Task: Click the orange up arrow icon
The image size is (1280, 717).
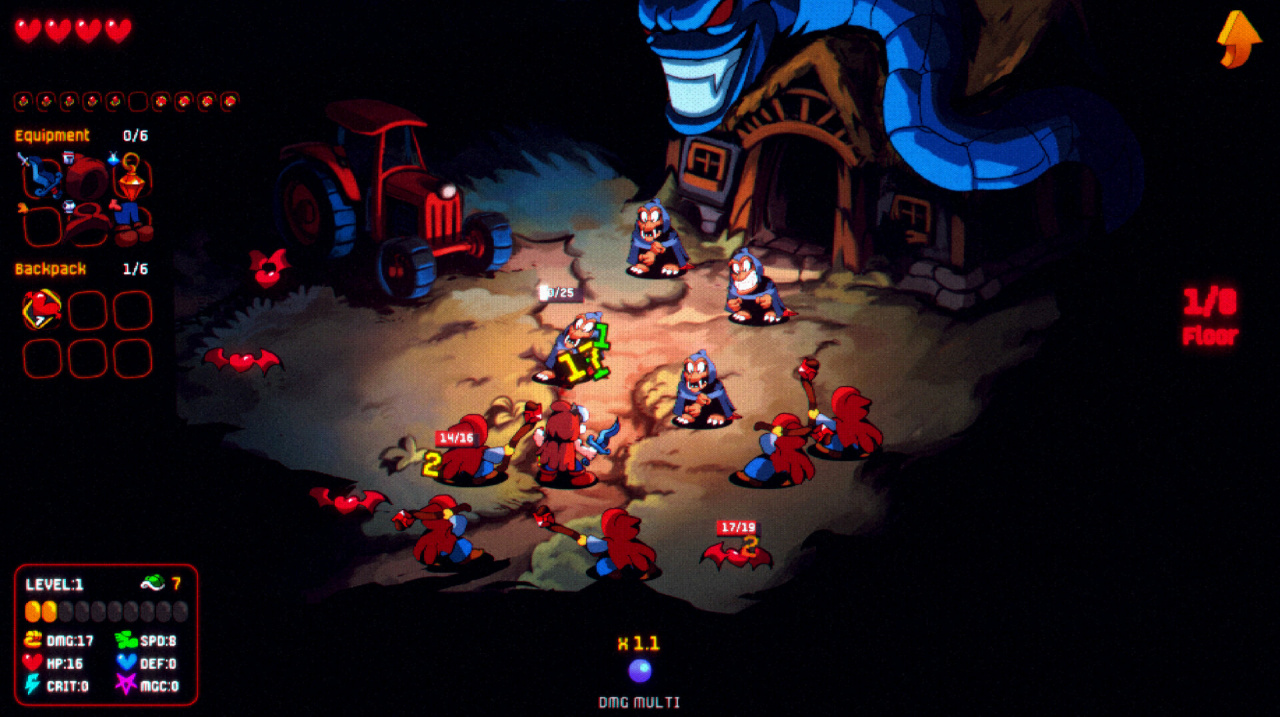Action: click(1238, 39)
